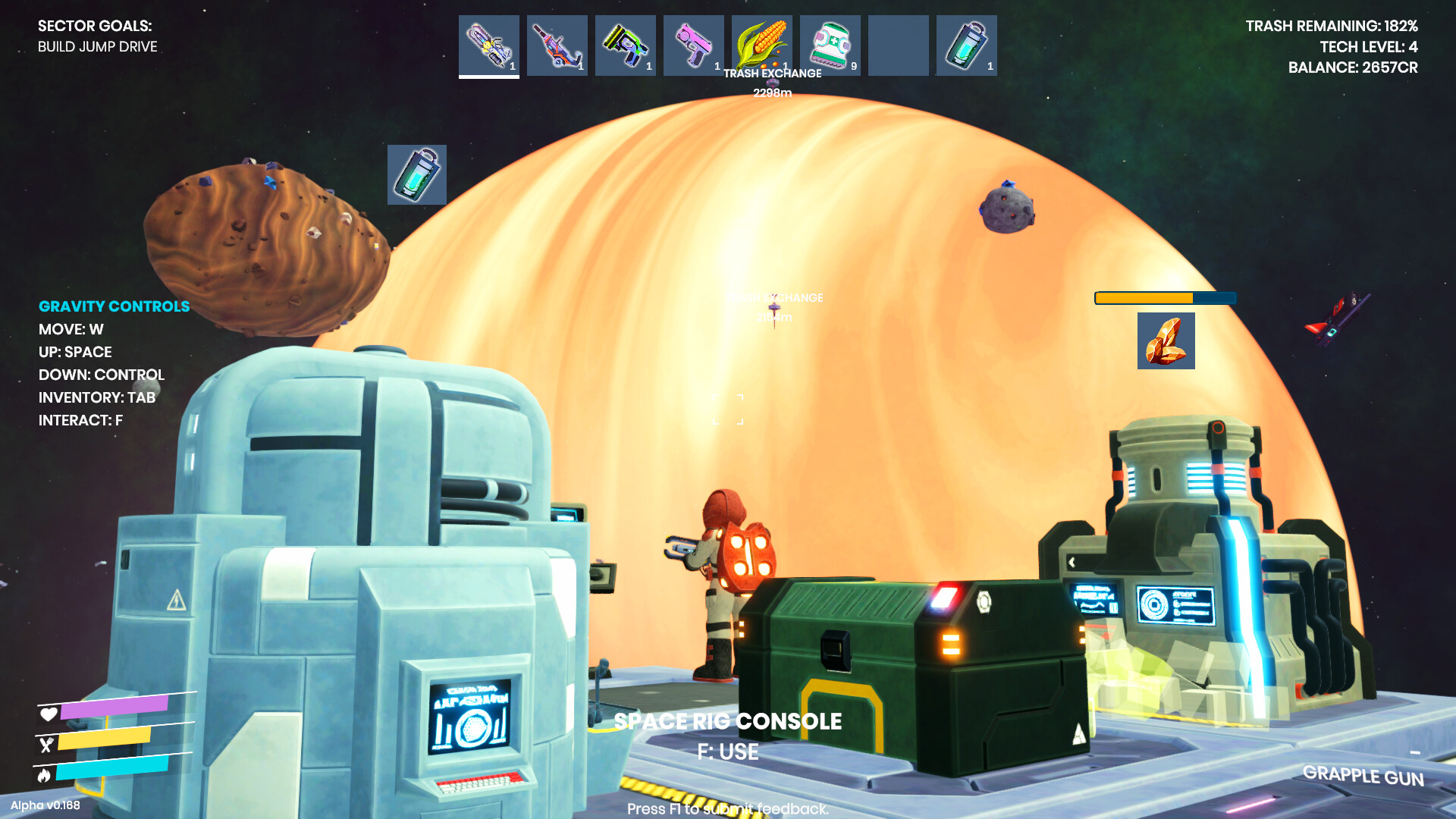This screenshot has height=819, width=1456.
Task: Select the chainsaw tool in hotbar slot 1
Action: (x=489, y=45)
